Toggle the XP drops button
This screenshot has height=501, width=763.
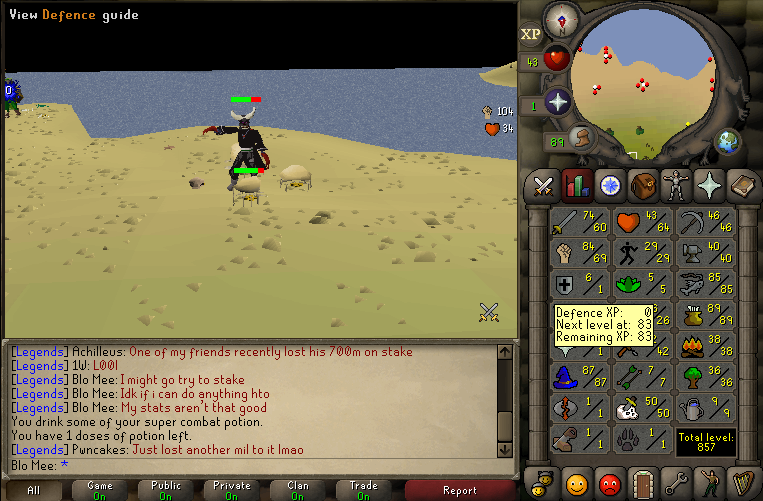pyautogui.click(x=532, y=33)
